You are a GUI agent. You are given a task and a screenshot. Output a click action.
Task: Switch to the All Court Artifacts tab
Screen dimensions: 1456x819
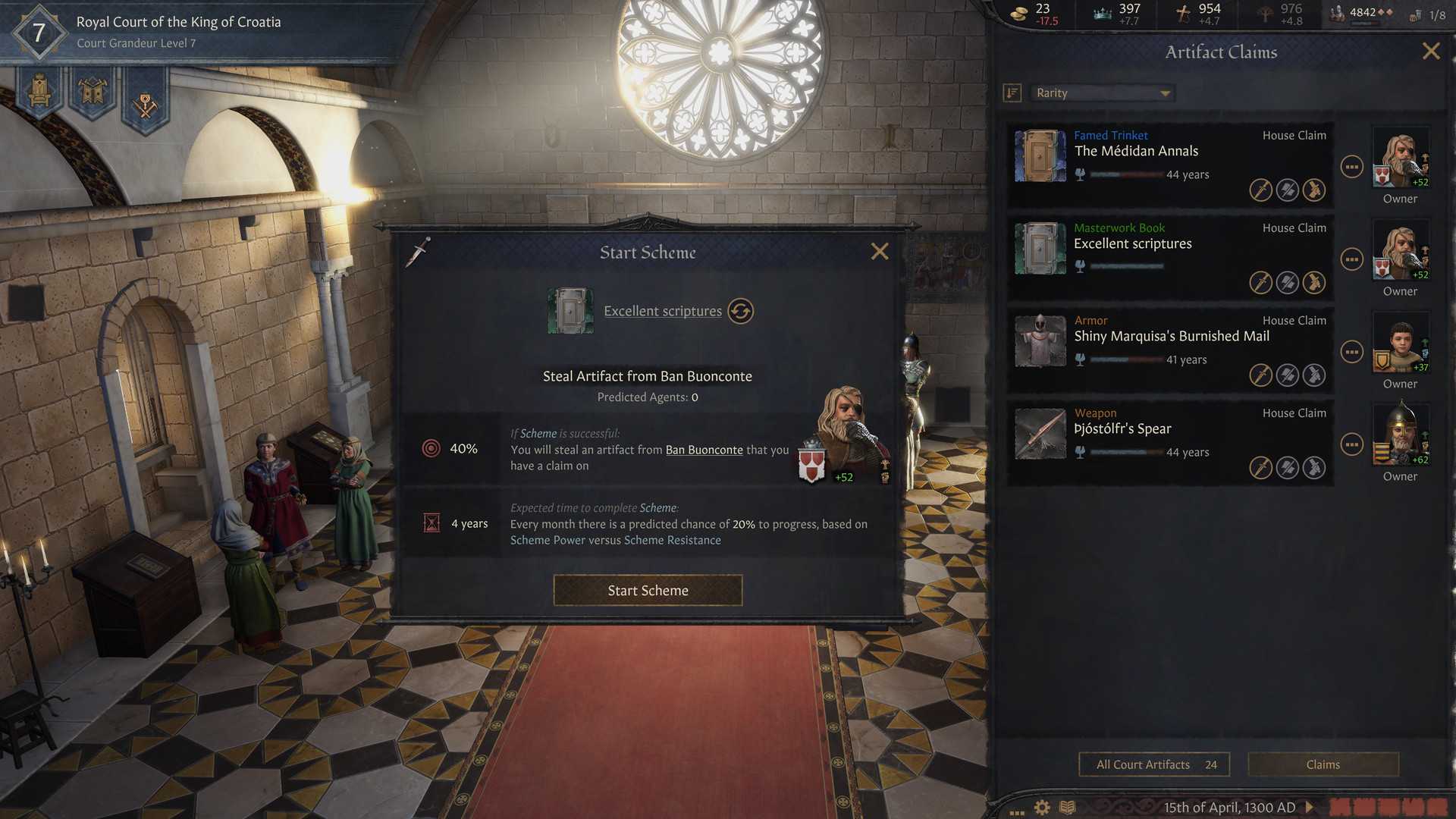[1153, 764]
